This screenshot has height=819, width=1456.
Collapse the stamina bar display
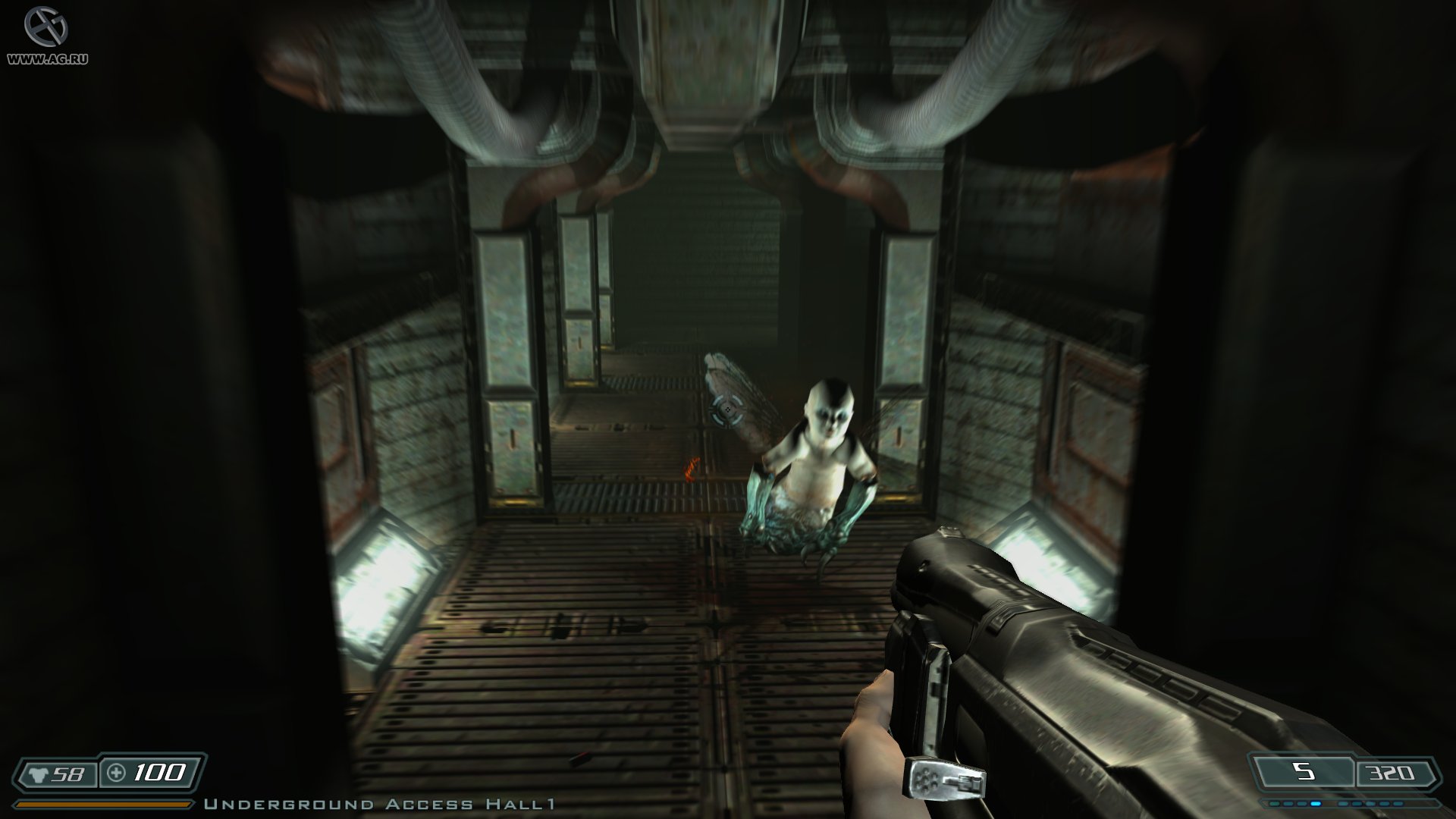click(102, 802)
